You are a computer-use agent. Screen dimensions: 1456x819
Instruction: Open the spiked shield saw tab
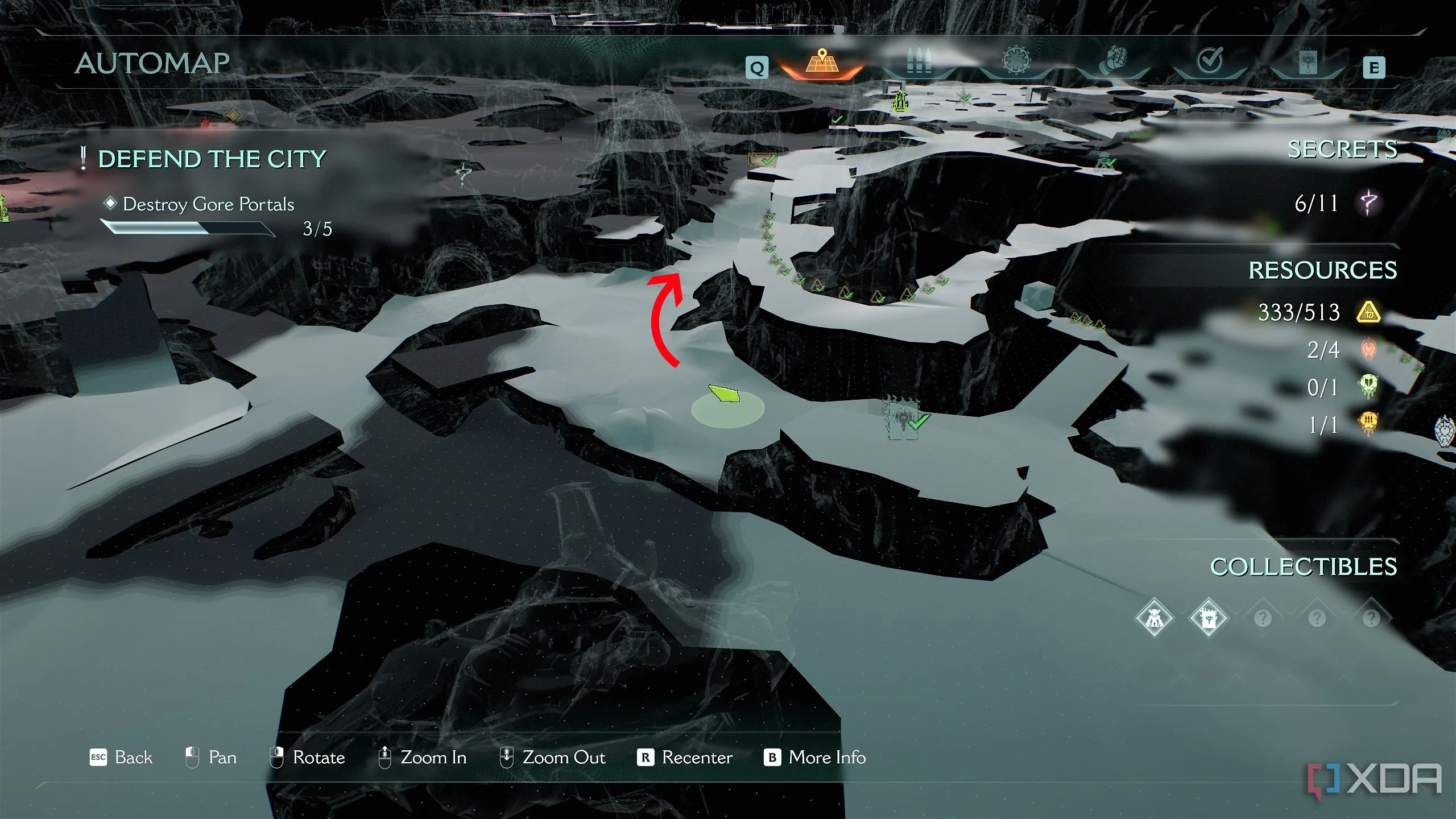[x=1016, y=61]
